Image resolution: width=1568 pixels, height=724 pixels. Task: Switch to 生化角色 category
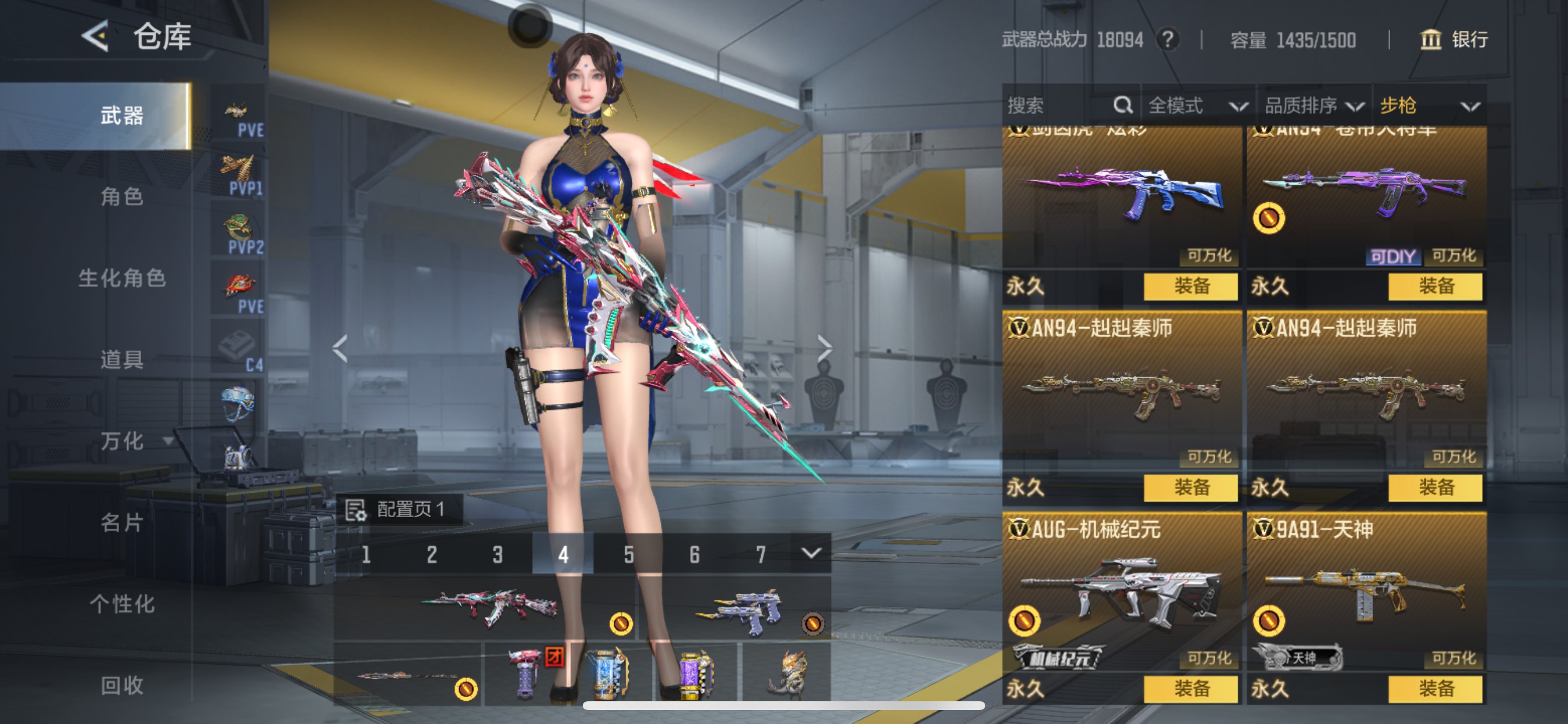click(x=122, y=278)
